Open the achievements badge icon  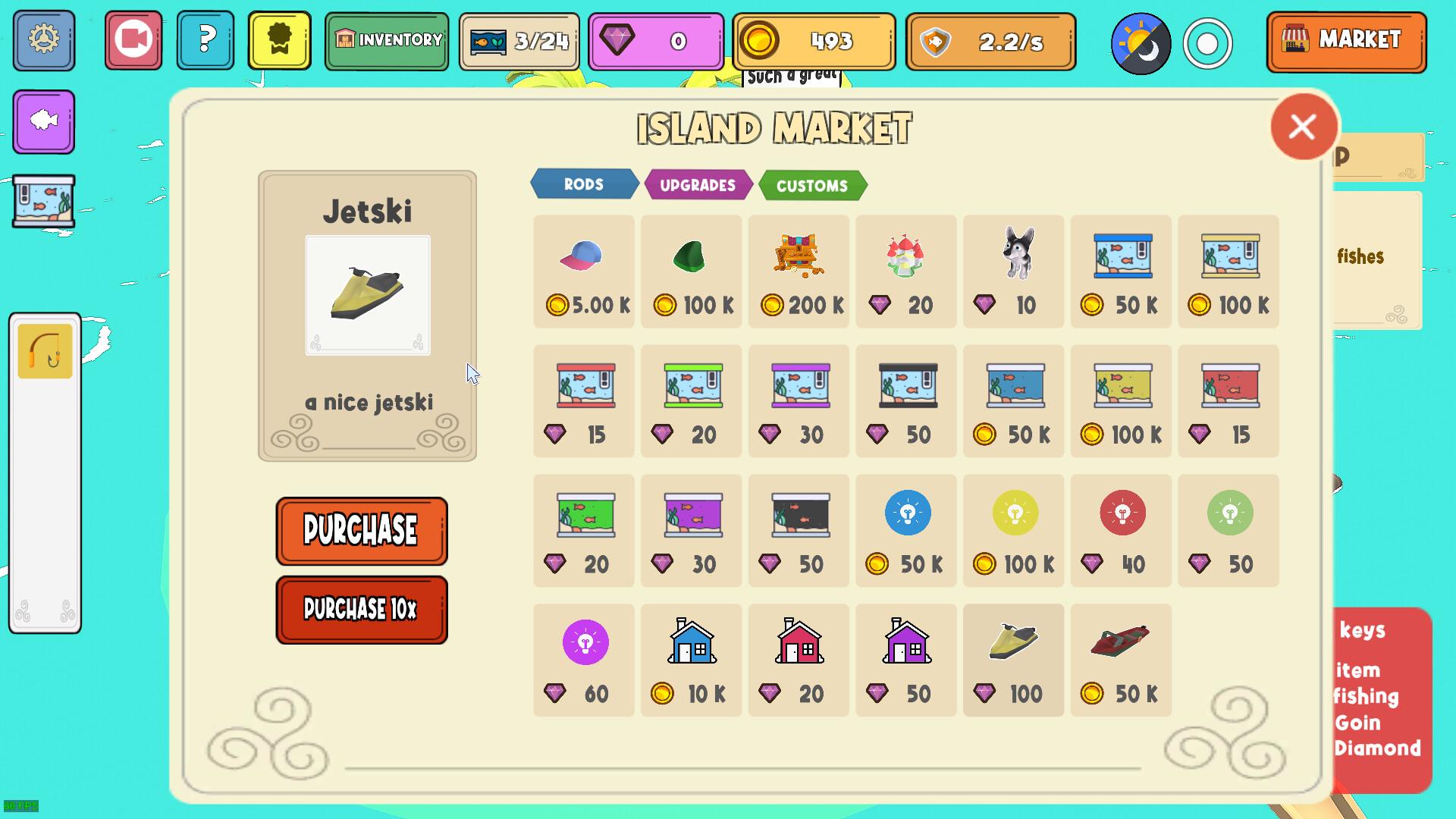(x=279, y=41)
